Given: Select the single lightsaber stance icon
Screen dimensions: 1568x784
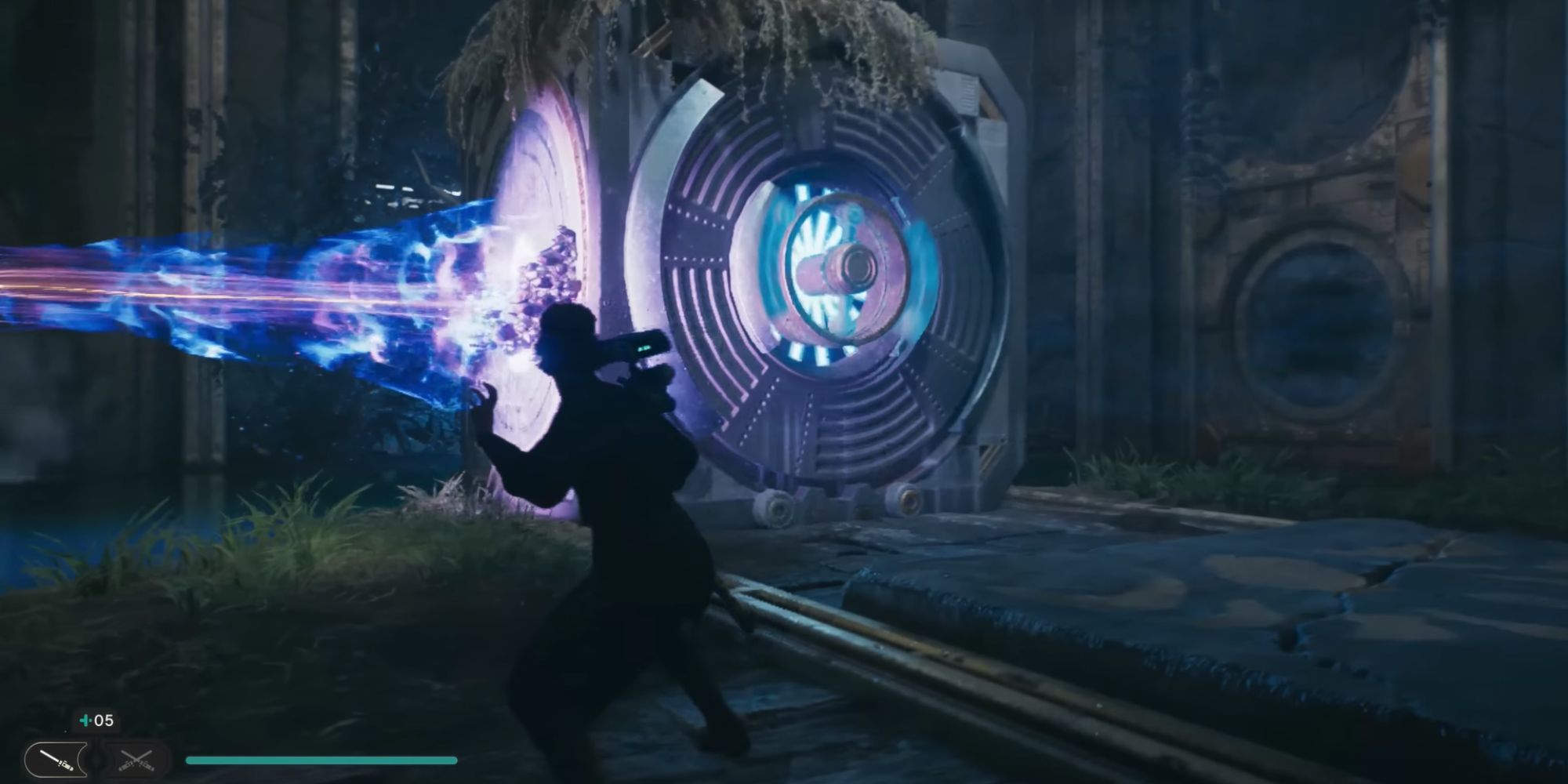Looking at the screenshot, I should pos(55,760).
